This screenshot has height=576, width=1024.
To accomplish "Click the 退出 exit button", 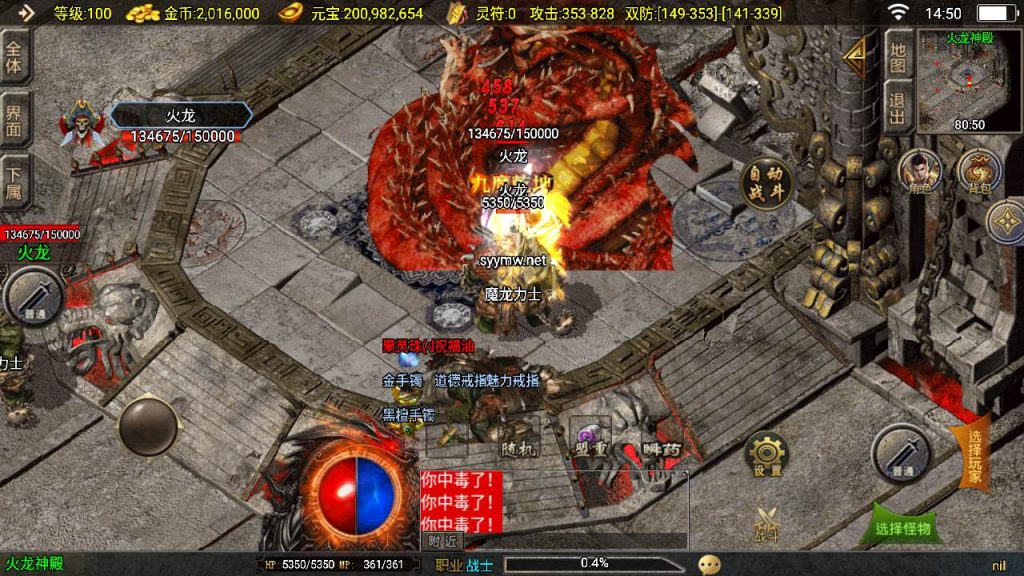I will [897, 108].
